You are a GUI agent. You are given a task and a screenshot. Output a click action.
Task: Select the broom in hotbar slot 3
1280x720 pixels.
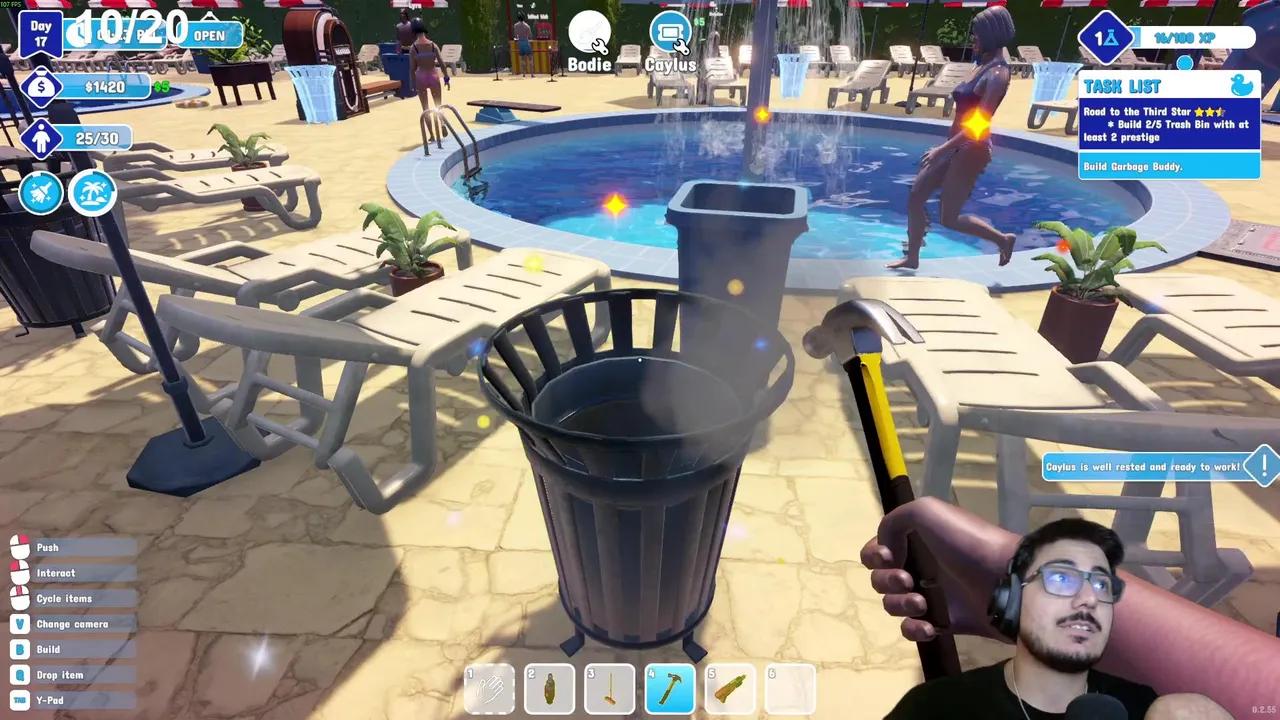click(610, 689)
